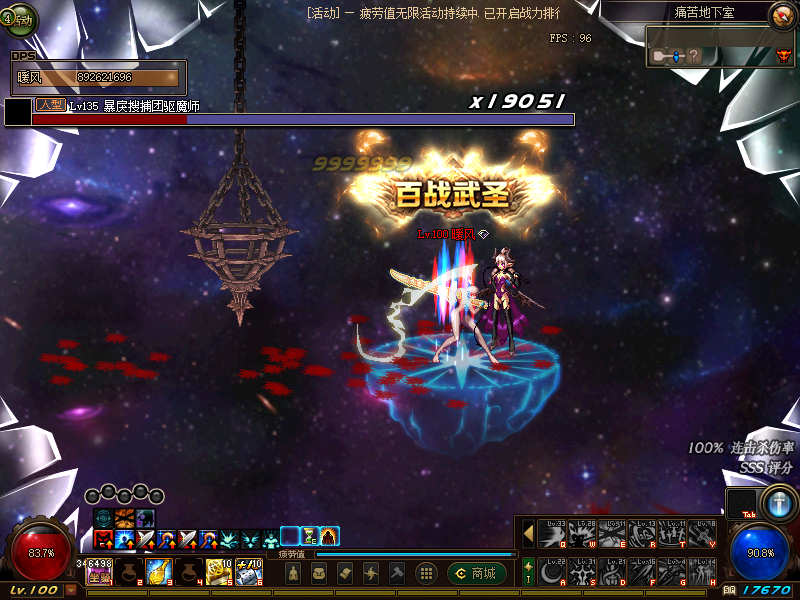
Task: Activate the crescent moon skill on A
Action: tap(551, 572)
